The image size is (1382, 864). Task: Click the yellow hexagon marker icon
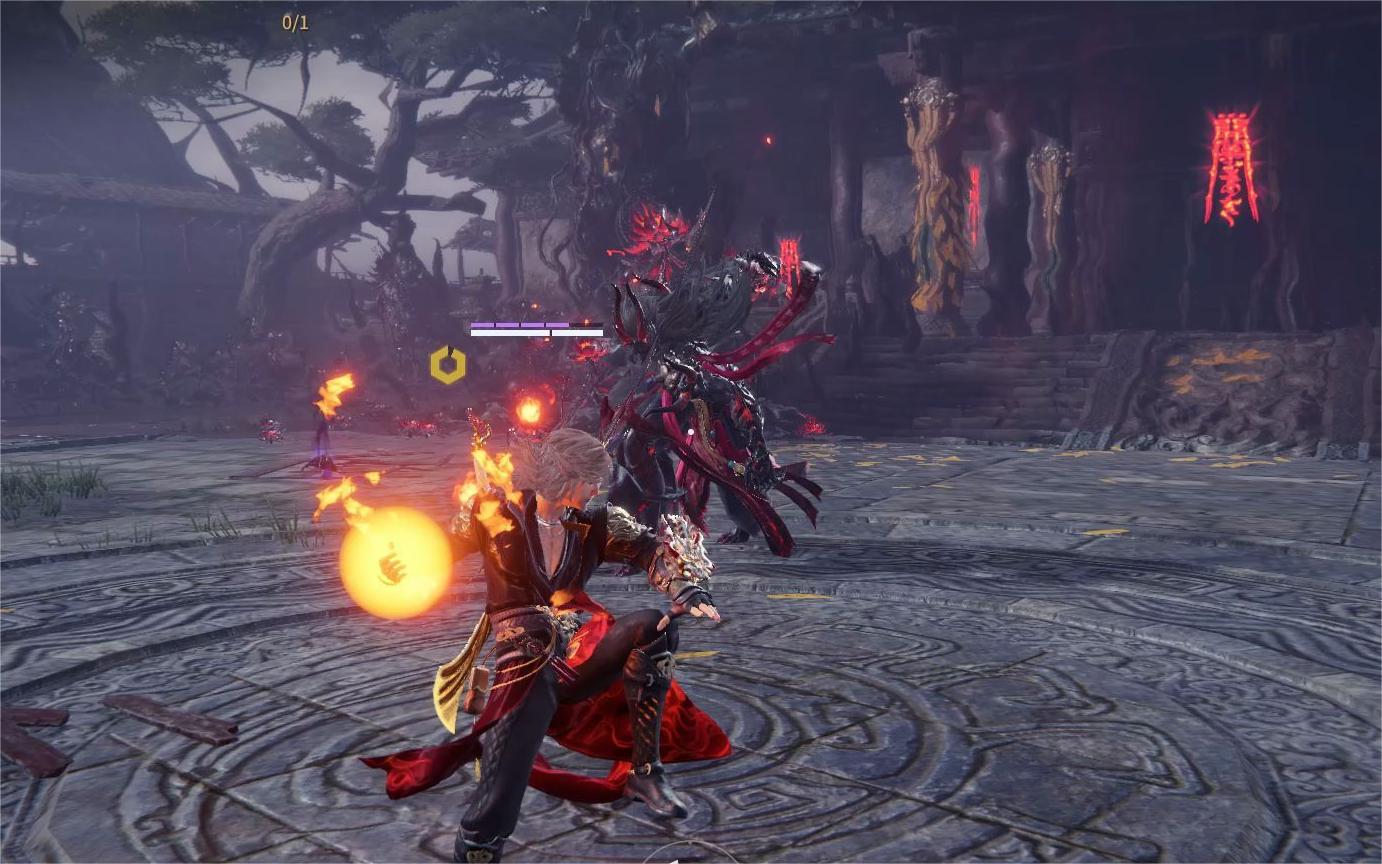pos(447,365)
